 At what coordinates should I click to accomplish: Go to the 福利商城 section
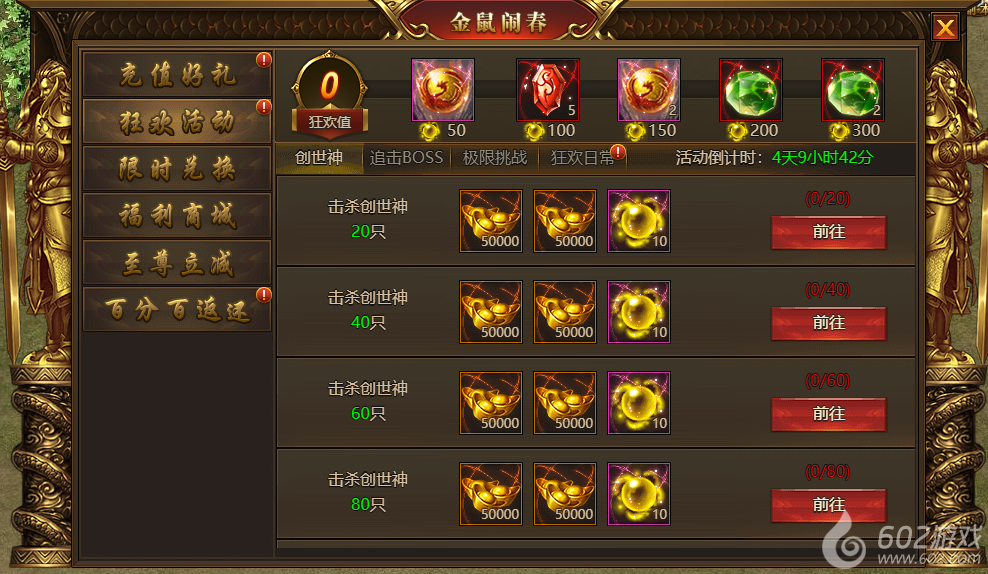click(x=177, y=216)
